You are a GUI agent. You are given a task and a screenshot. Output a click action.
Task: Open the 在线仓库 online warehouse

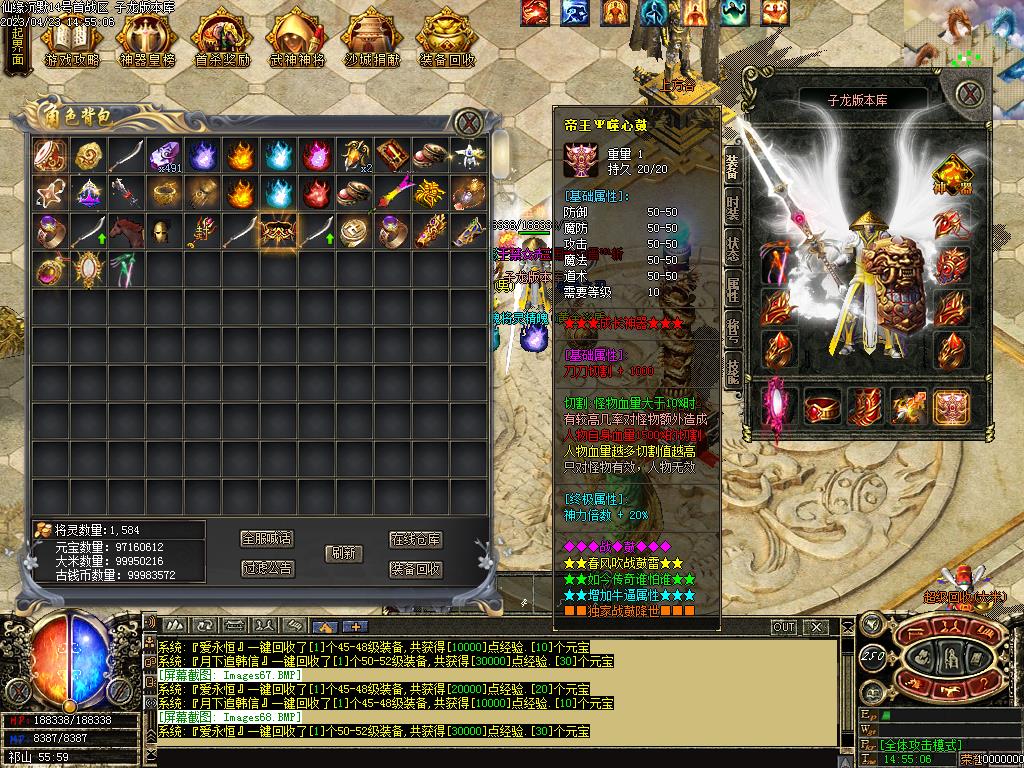click(416, 539)
